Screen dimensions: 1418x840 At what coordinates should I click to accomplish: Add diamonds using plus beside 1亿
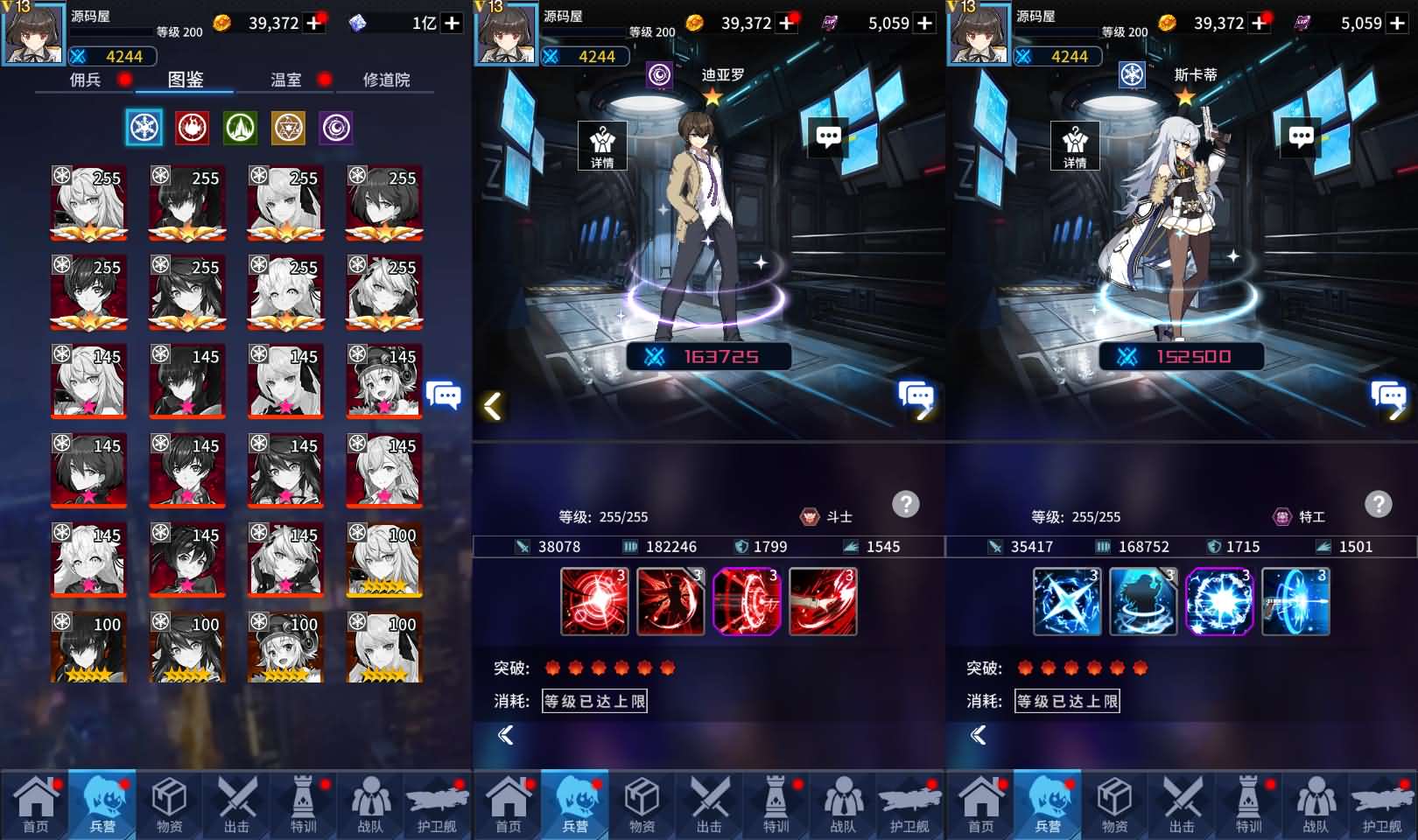click(452, 23)
